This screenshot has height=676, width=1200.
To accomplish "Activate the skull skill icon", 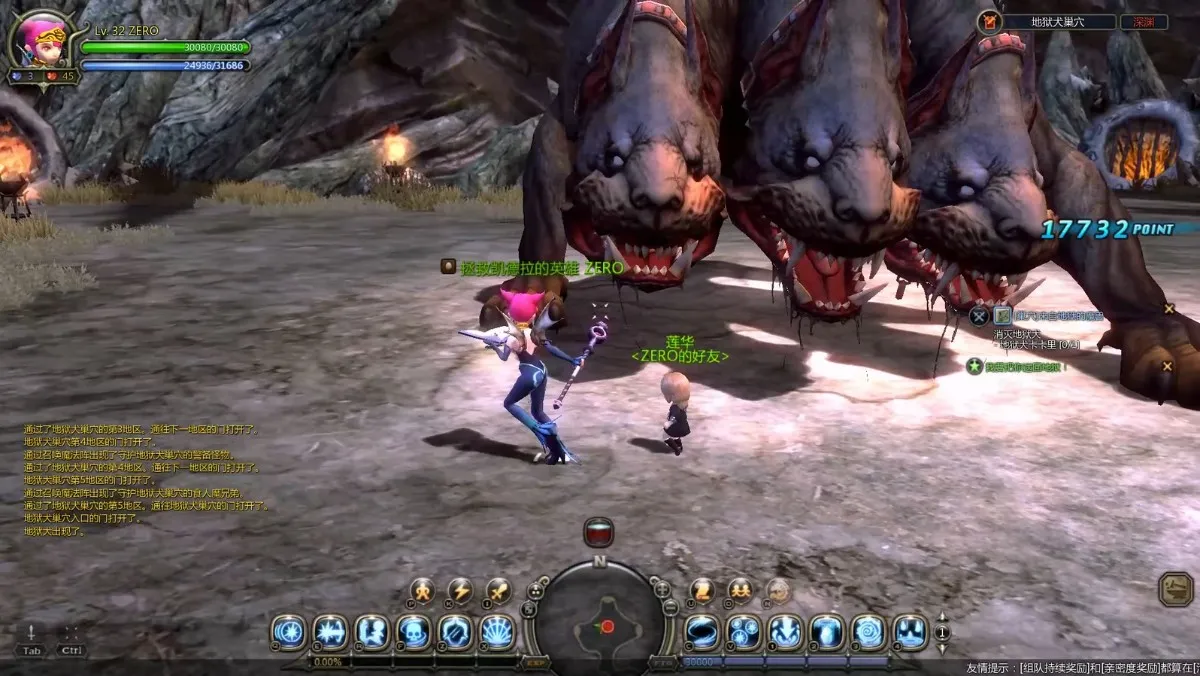I will (414, 632).
